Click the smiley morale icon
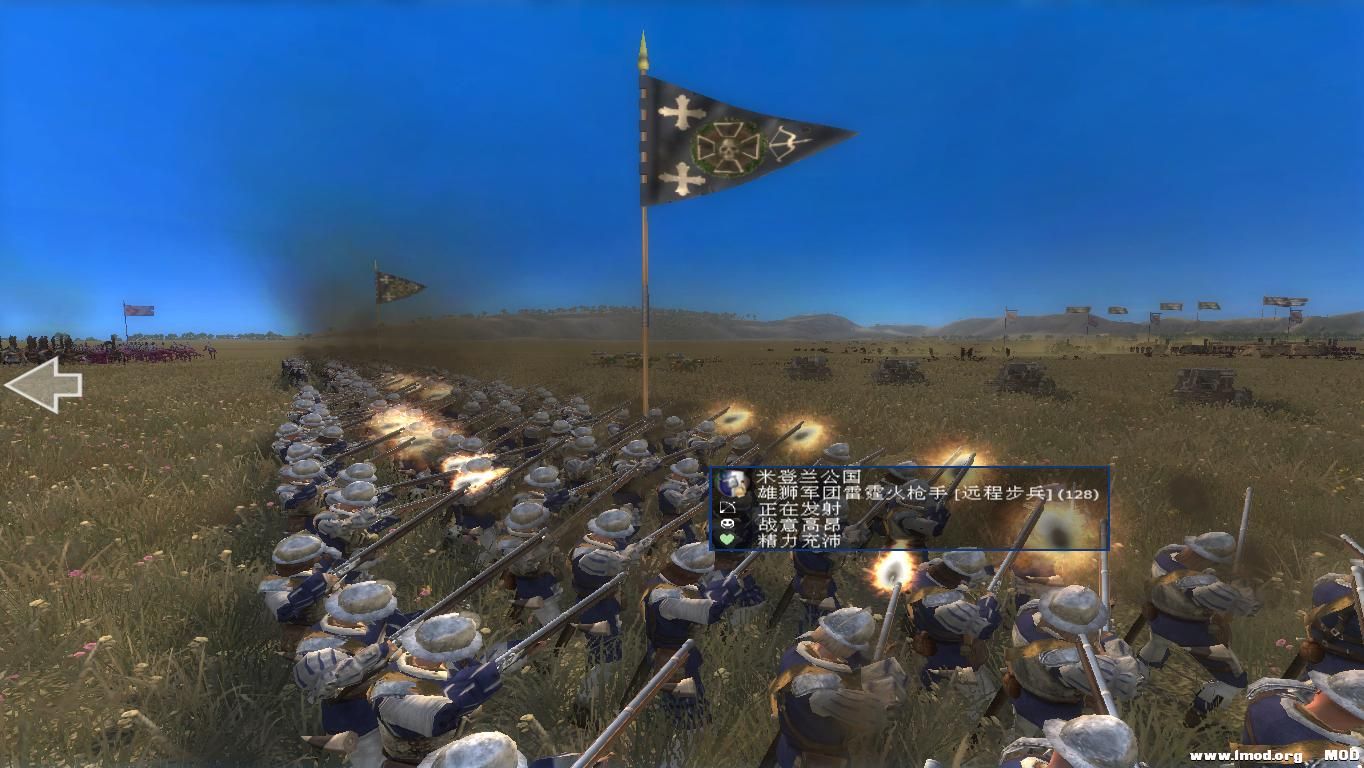 728,524
